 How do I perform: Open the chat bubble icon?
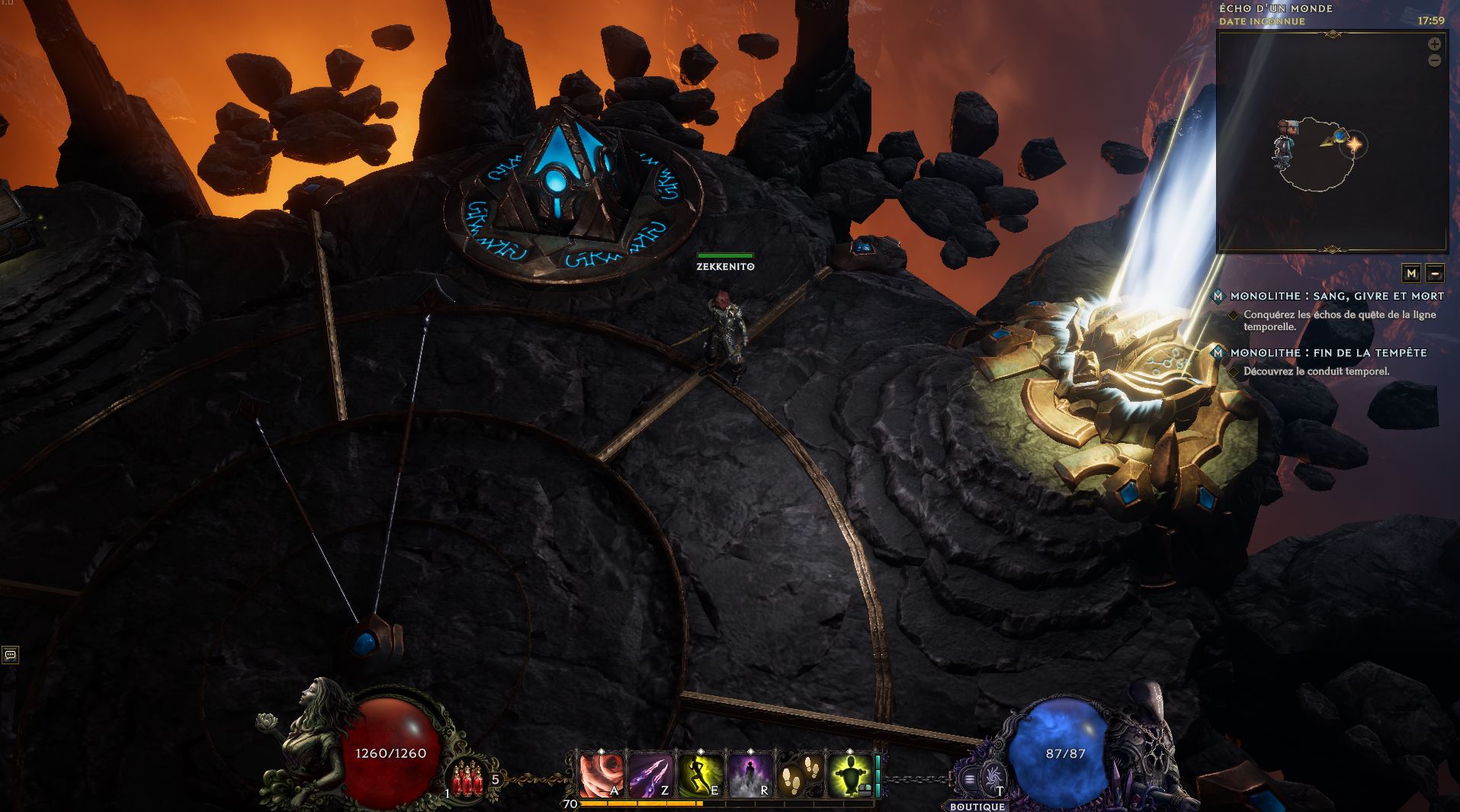click(x=10, y=654)
